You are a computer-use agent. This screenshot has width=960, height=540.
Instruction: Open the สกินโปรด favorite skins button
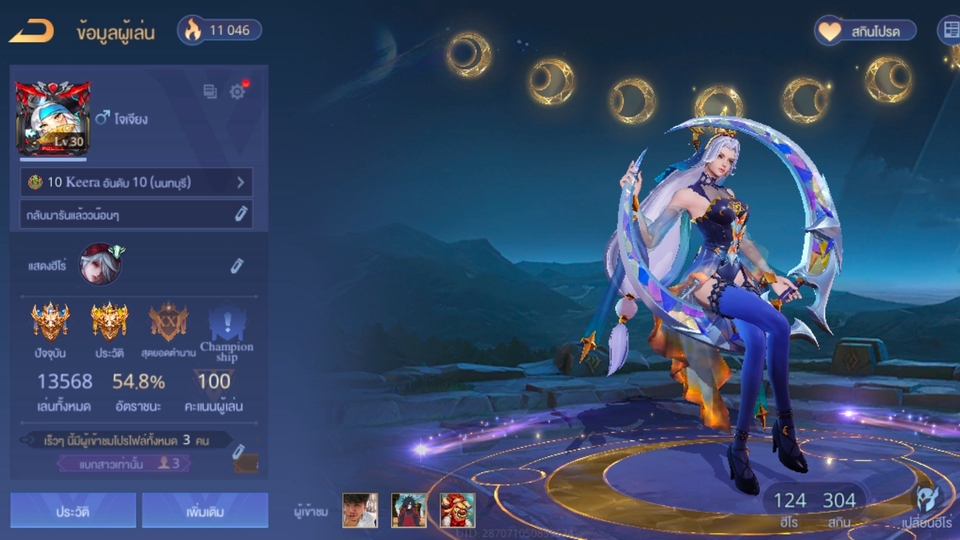[x=865, y=31]
